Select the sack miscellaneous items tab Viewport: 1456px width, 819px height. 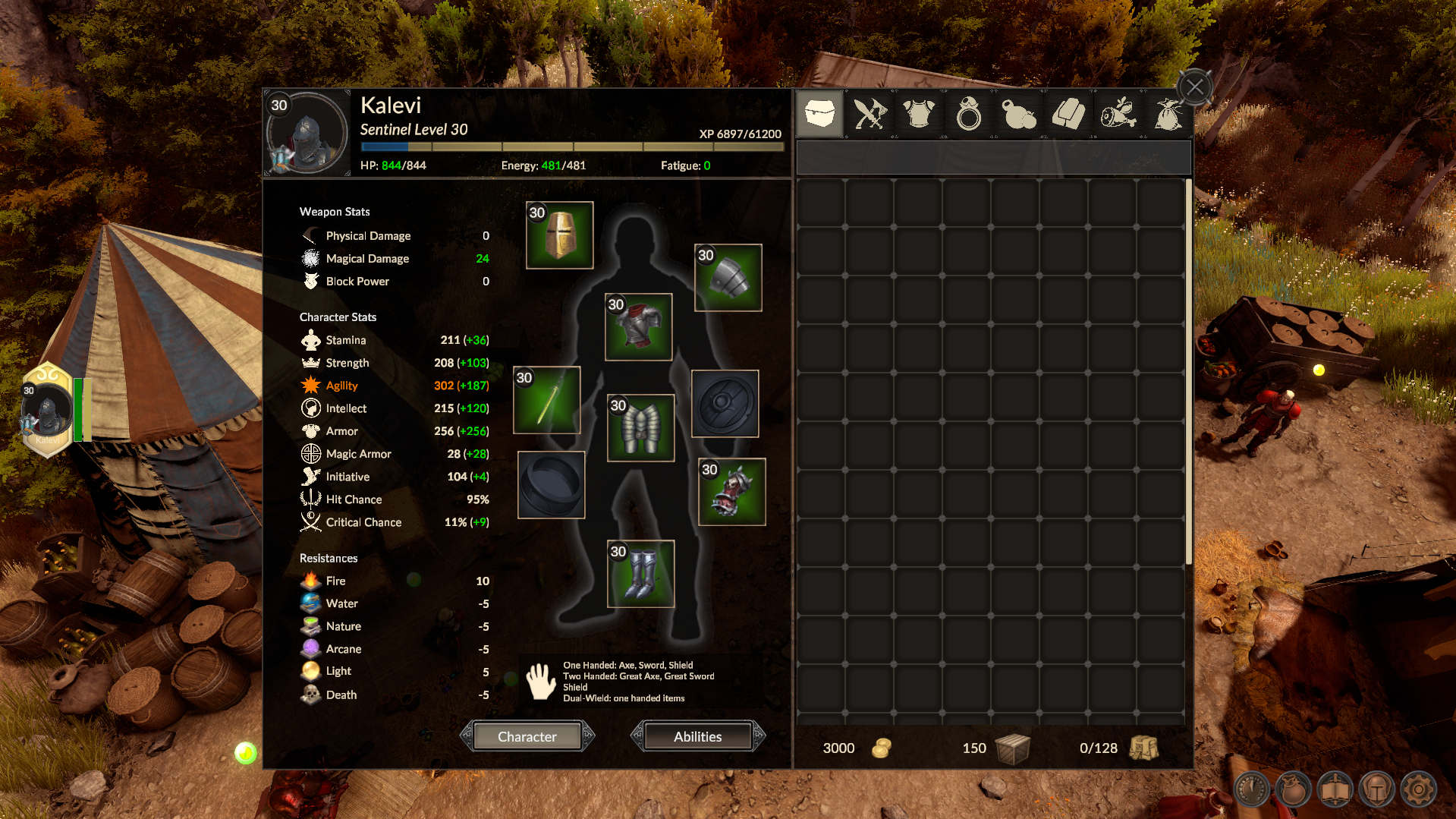1168,114
